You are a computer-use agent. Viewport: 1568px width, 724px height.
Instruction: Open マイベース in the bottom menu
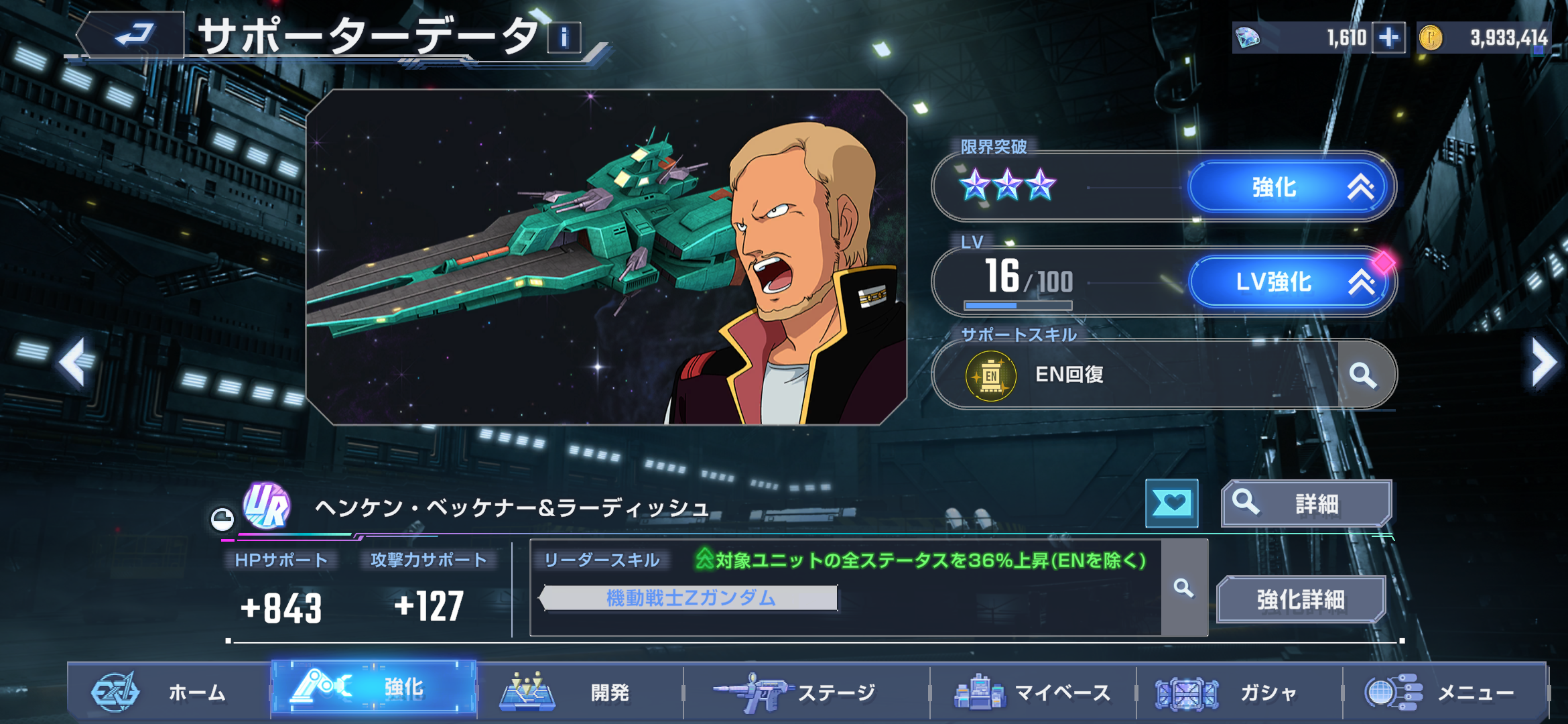pos(1032,692)
